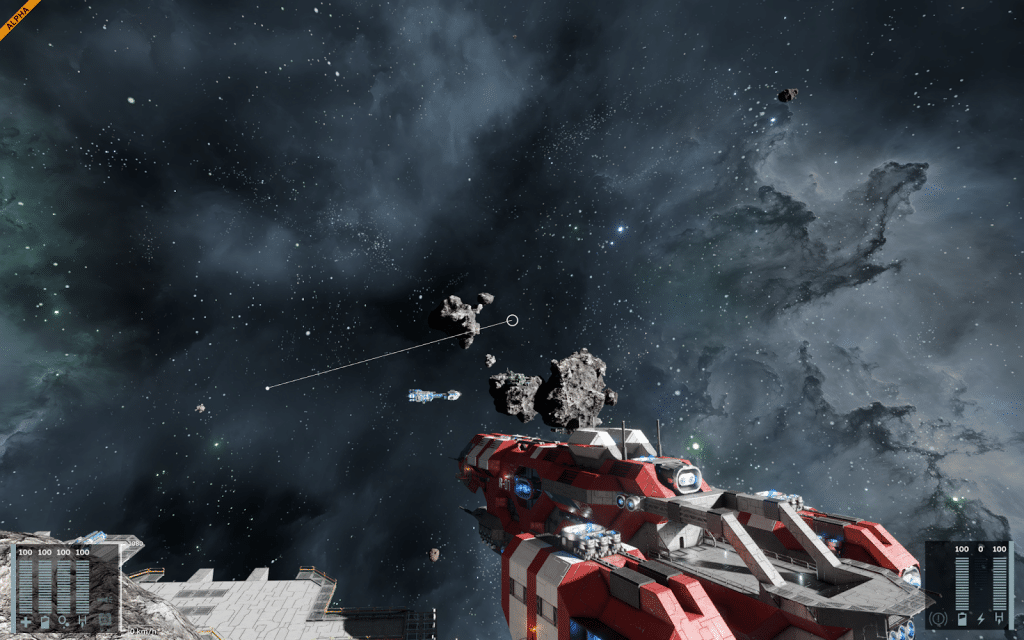The height and width of the screenshot is (640, 1024).
Task: Select the oxygen O2 status icon
Action: 63,622
